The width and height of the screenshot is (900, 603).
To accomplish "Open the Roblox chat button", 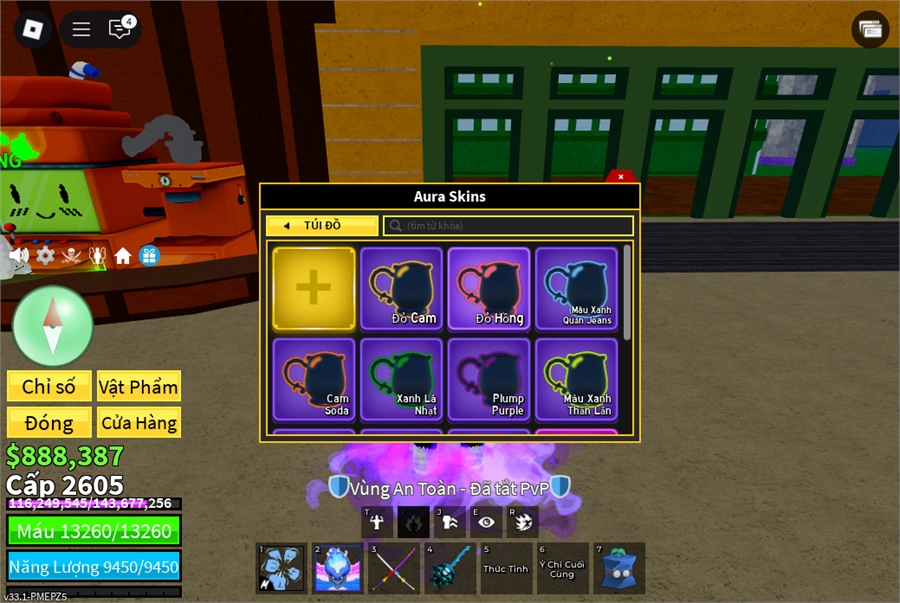I will point(120,29).
